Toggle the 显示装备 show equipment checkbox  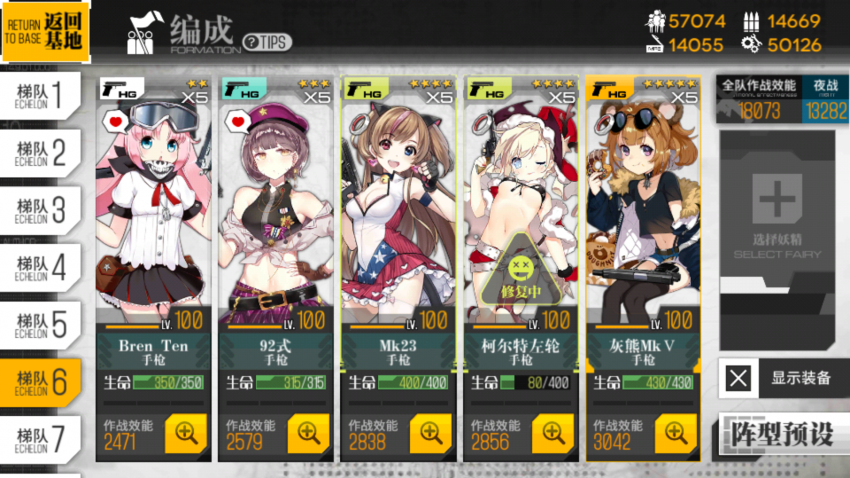click(x=738, y=379)
